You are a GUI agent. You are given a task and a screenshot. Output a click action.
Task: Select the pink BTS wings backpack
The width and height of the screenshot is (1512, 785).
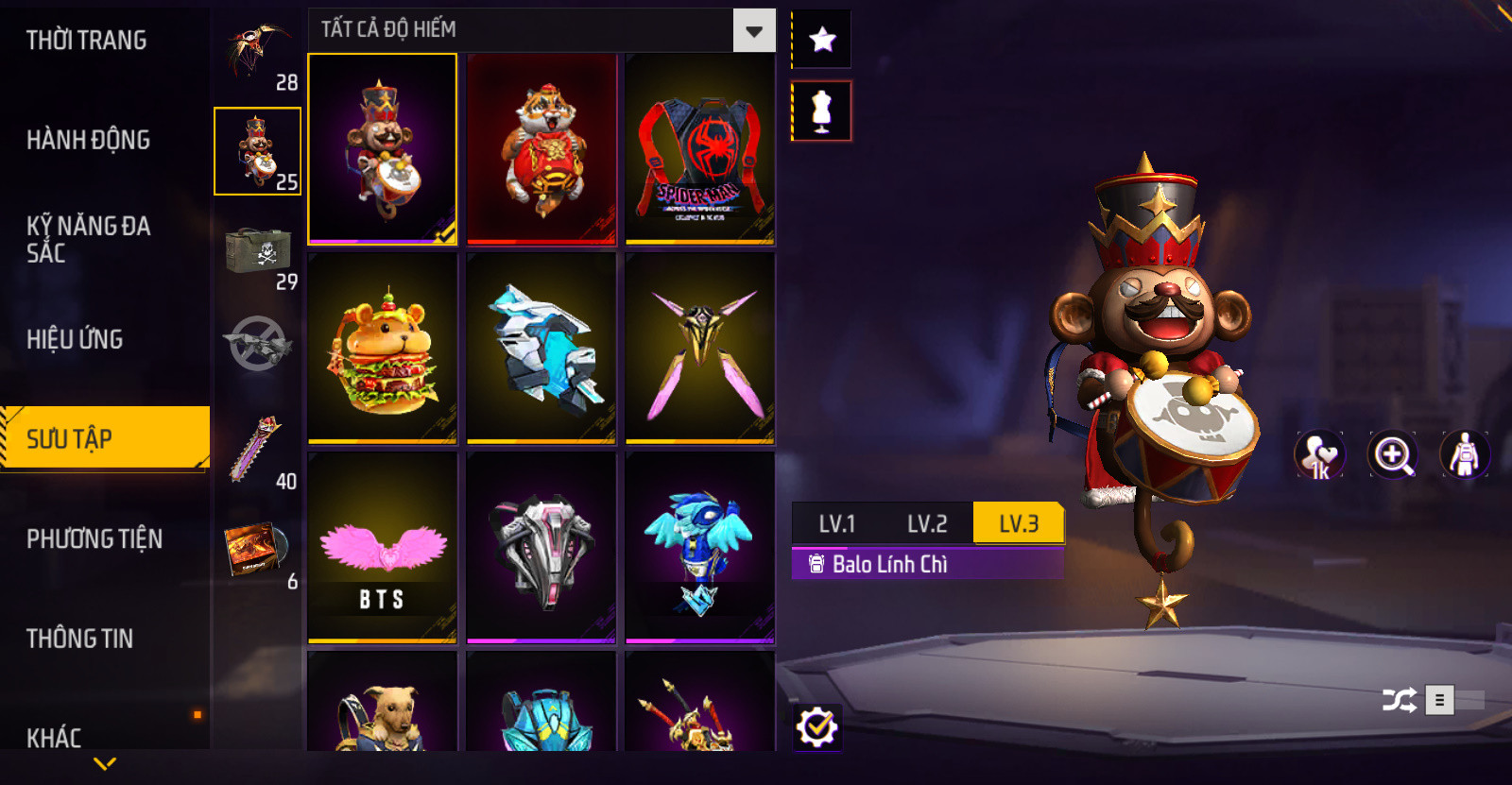point(383,548)
